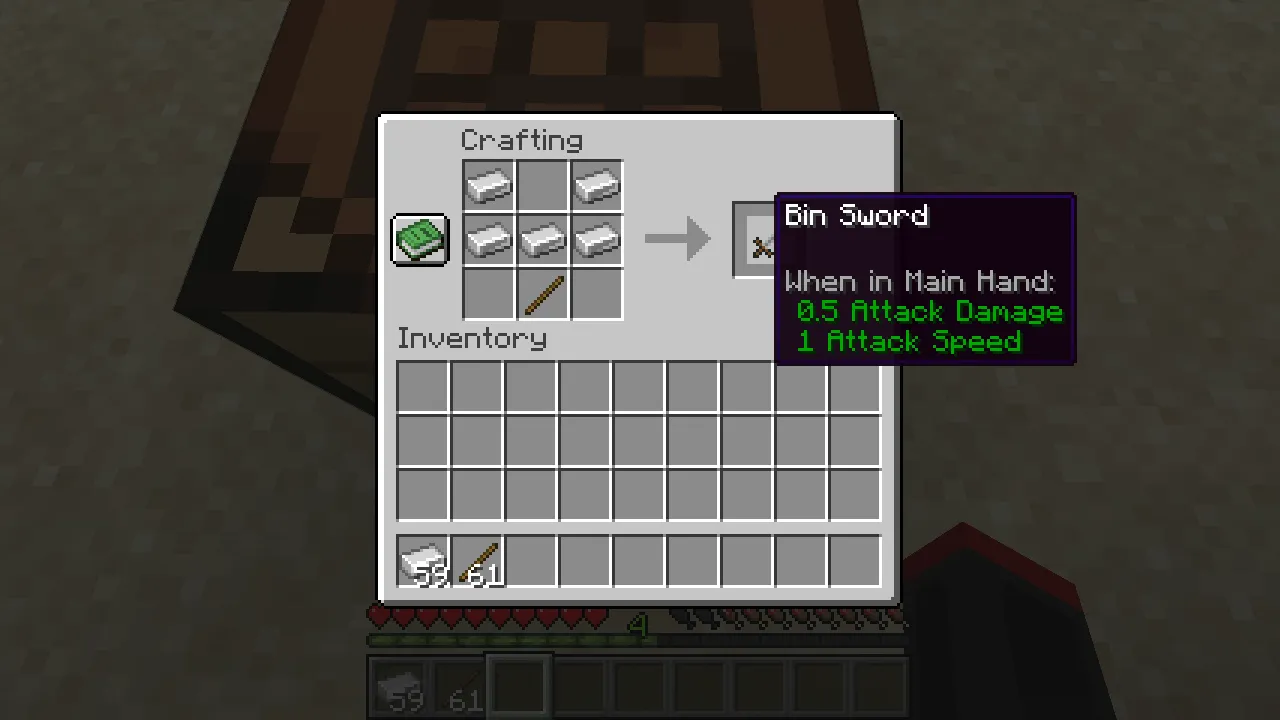Select the stack of 59 iron ingots in inventory
Viewport: 1280px width, 720px height.
[422, 562]
